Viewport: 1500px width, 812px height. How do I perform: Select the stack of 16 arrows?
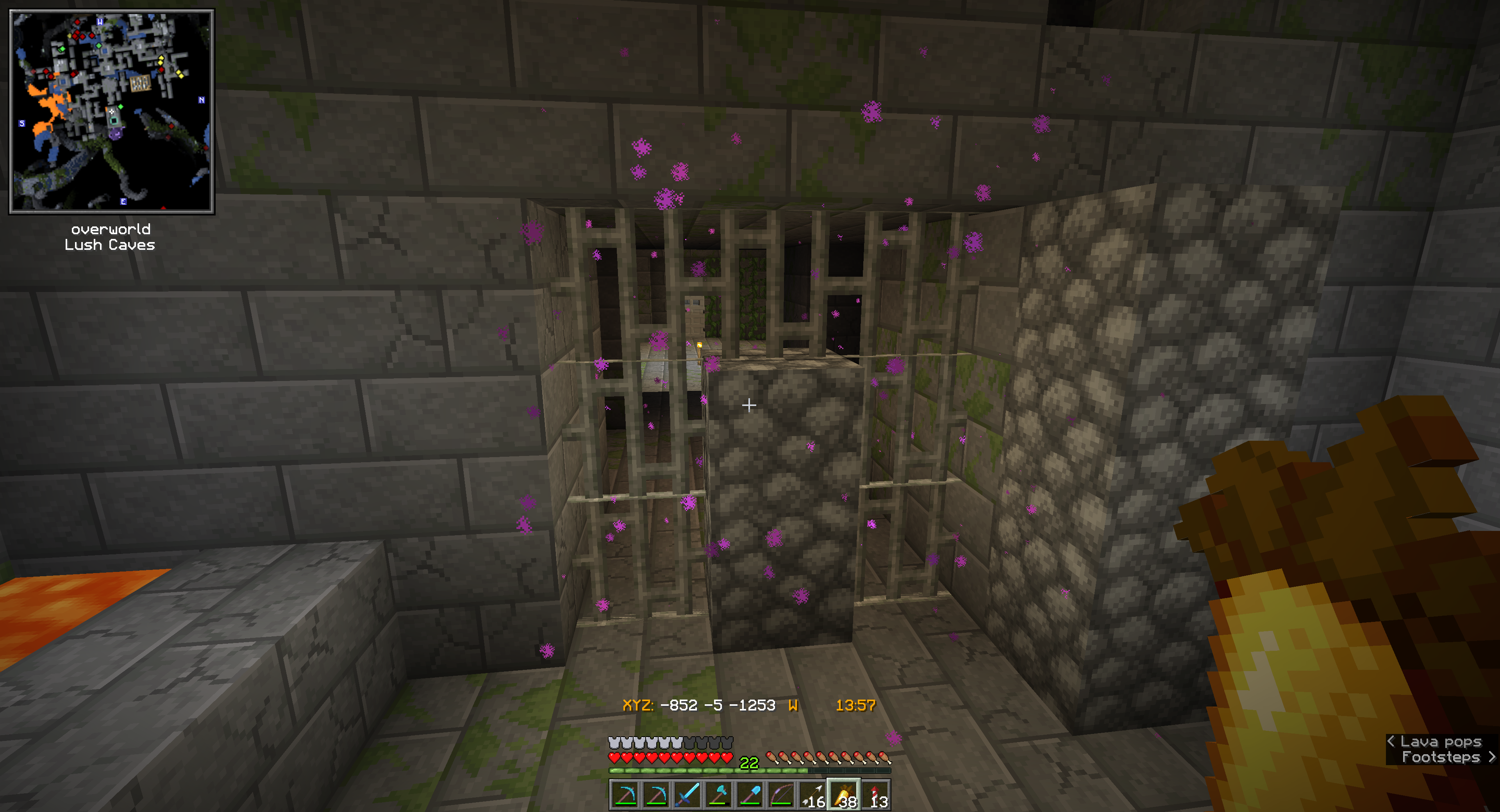(813, 795)
